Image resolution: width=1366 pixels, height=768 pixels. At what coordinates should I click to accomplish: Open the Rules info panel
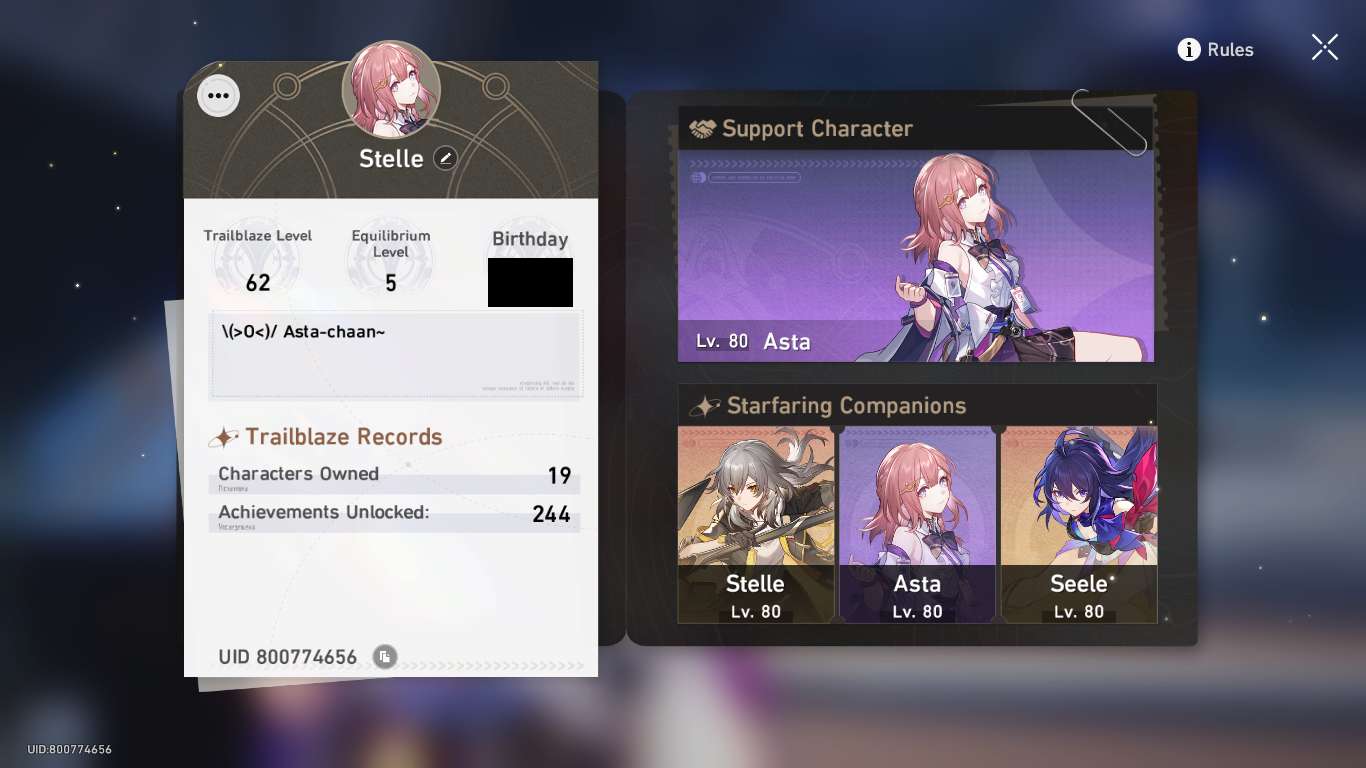[x=1215, y=49]
